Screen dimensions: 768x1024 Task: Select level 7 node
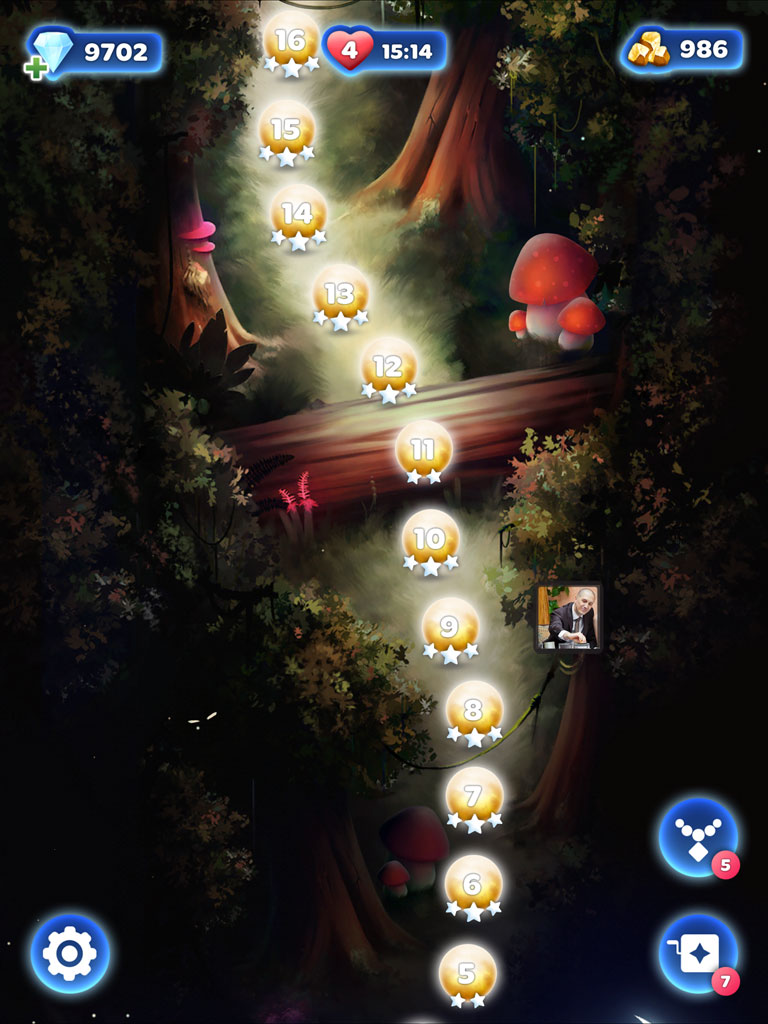(474, 798)
